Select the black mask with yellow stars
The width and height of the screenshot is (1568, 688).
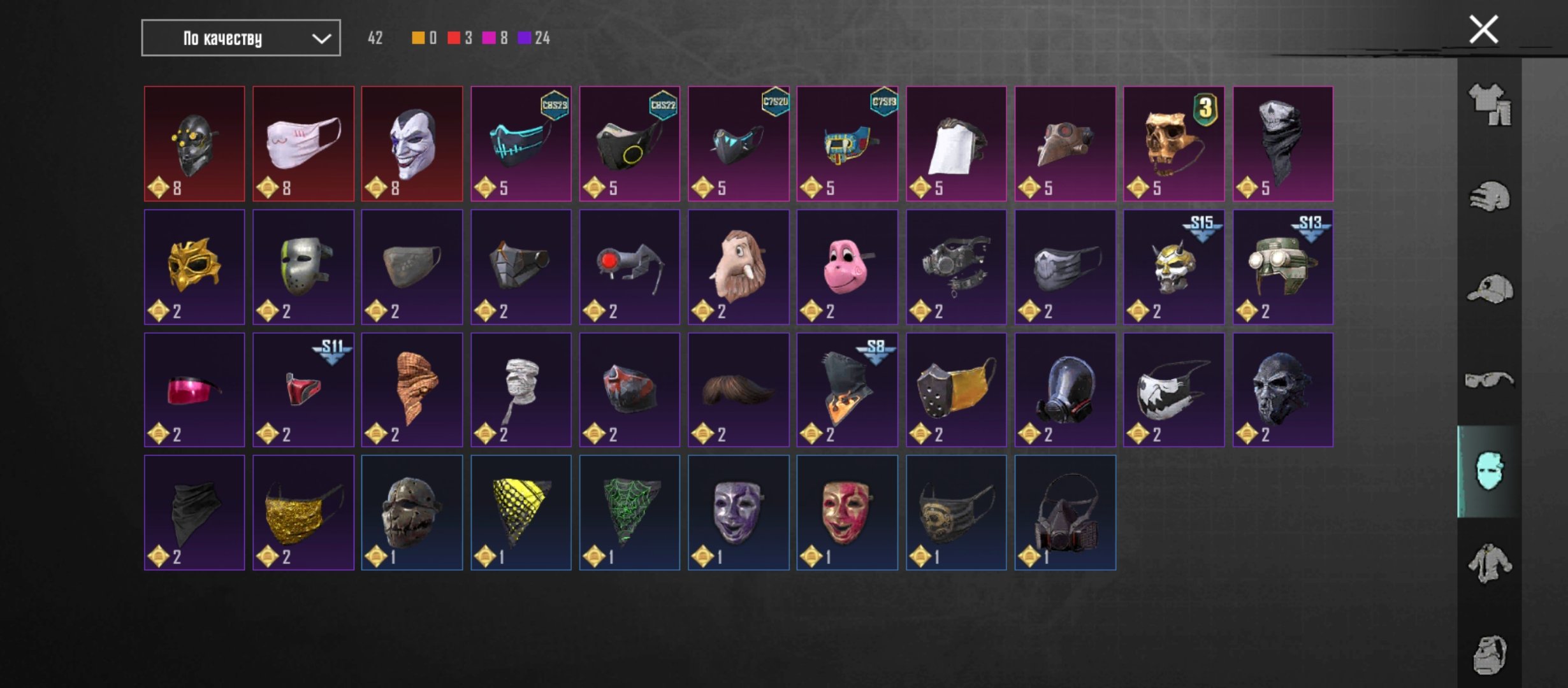(194, 144)
